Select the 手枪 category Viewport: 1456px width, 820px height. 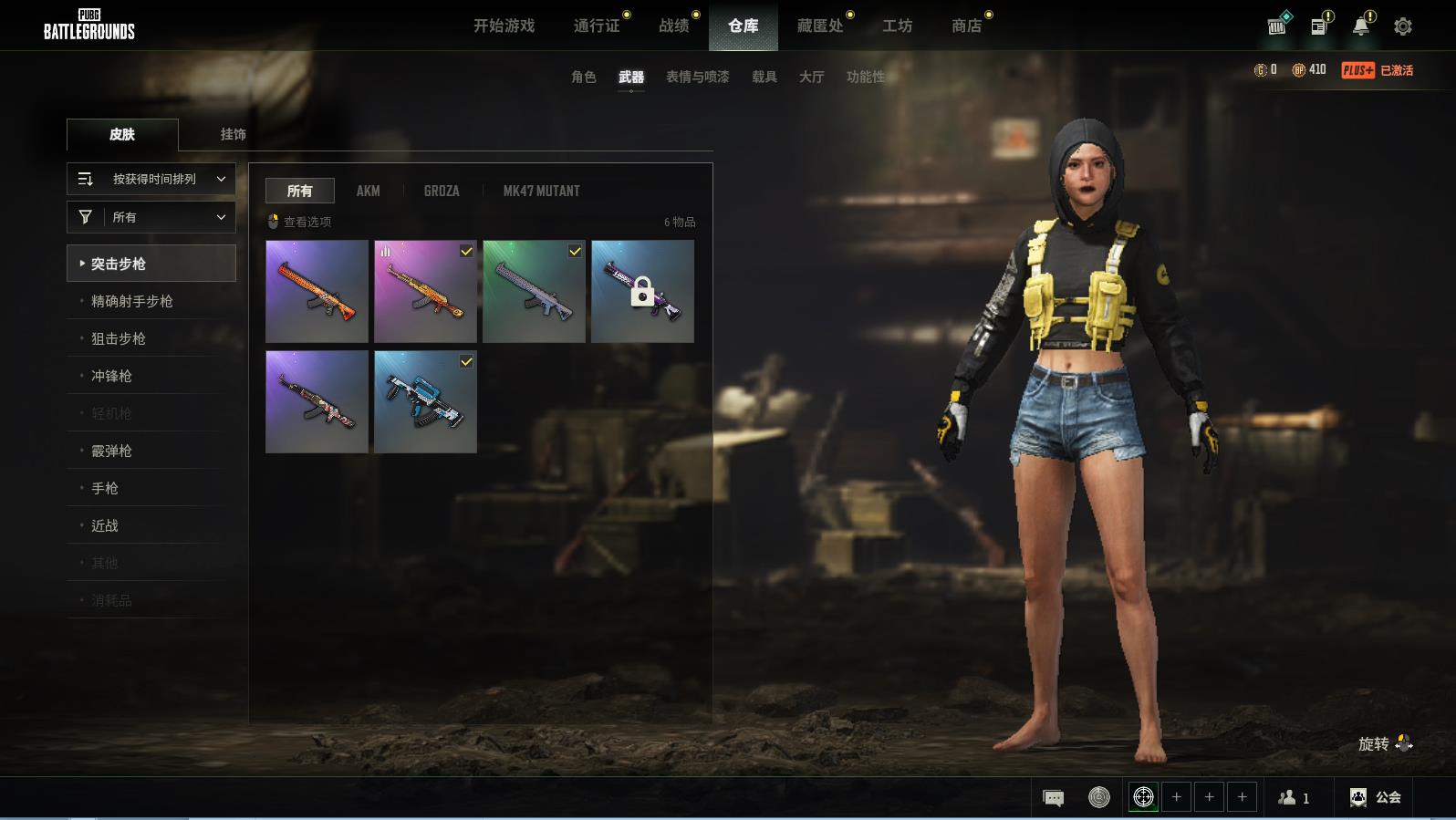tap(105, 488)
